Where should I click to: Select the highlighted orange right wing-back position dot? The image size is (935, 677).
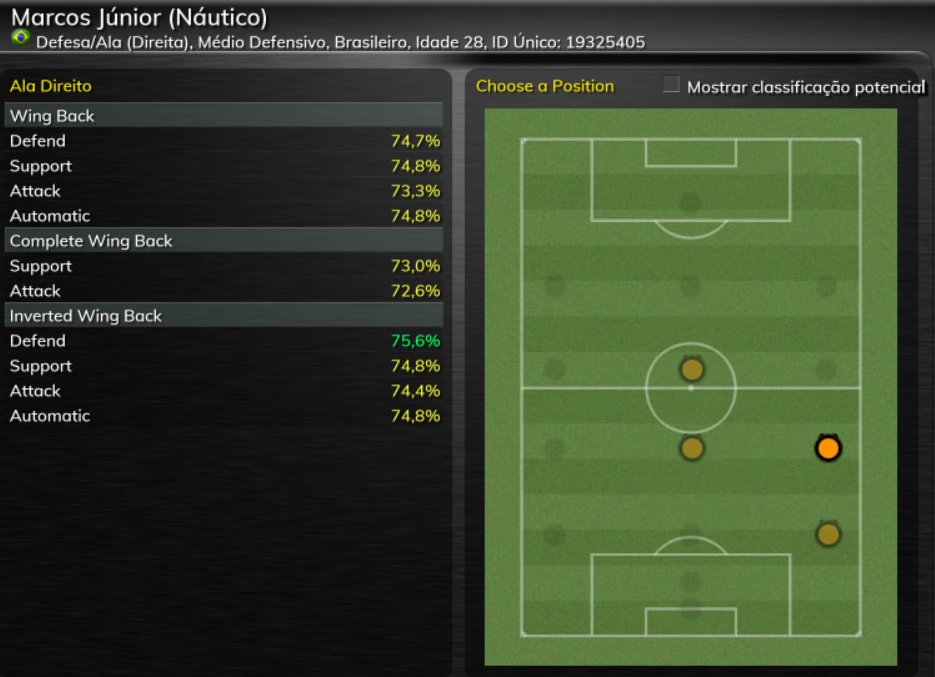[827, 449]
